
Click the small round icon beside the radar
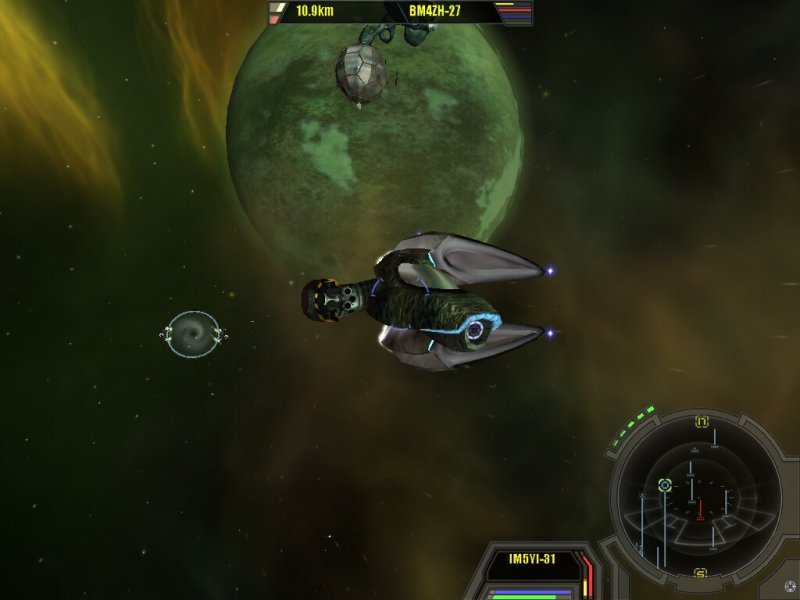pyautogui.click(x=789, y=587)
